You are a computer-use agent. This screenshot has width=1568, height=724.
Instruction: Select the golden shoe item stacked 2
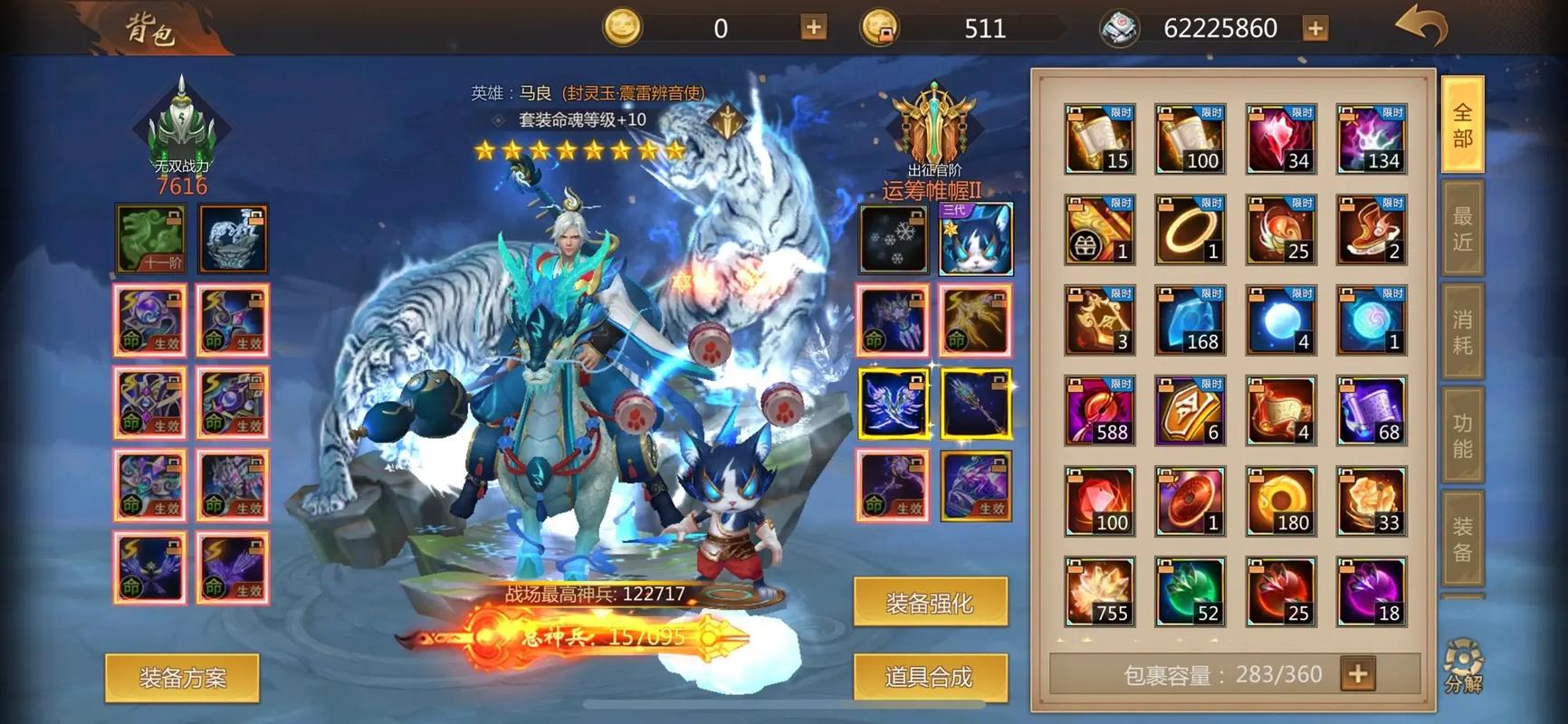[1371, 228]
